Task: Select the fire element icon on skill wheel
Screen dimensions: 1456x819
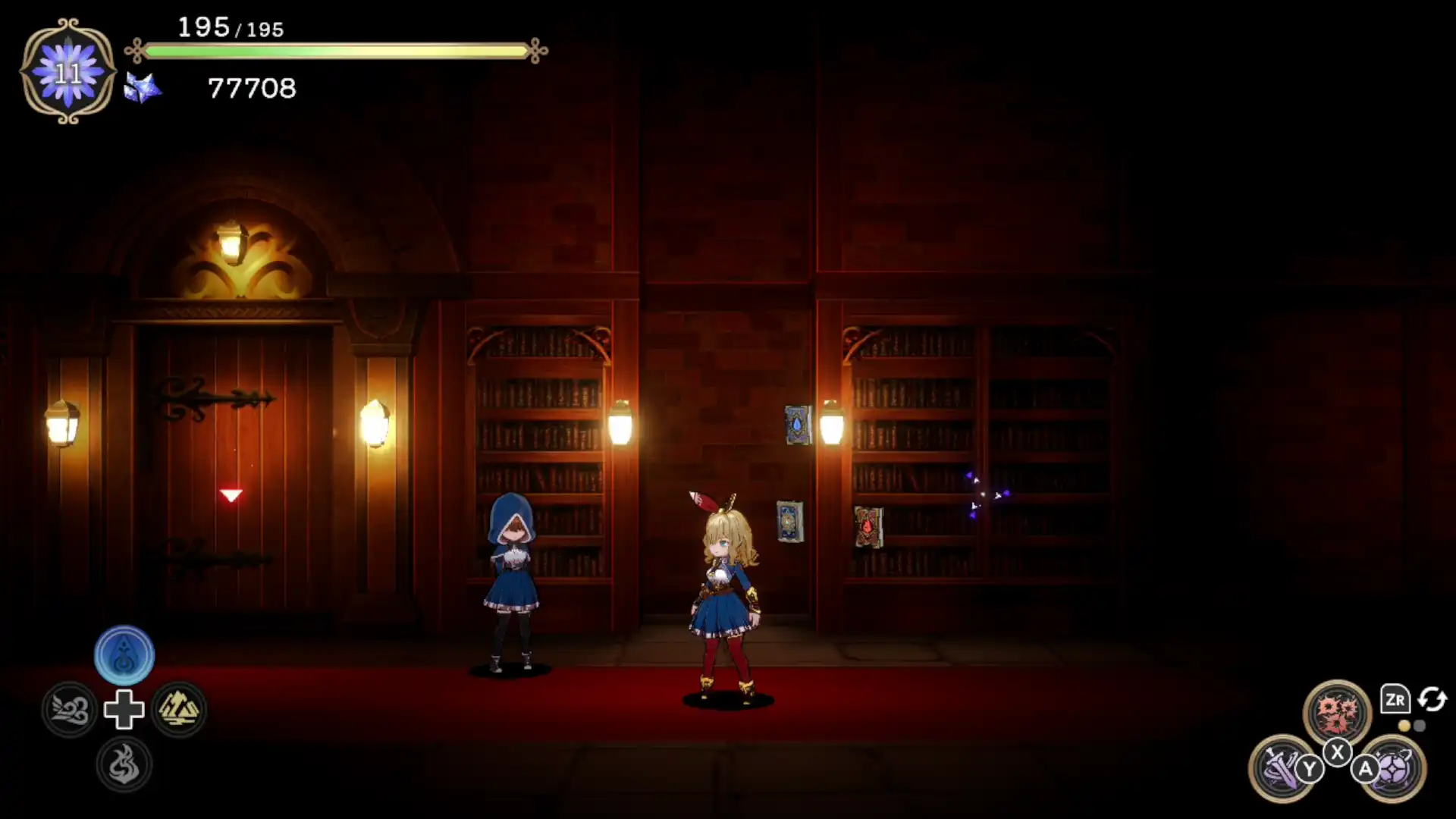Action: click(124, 764)
